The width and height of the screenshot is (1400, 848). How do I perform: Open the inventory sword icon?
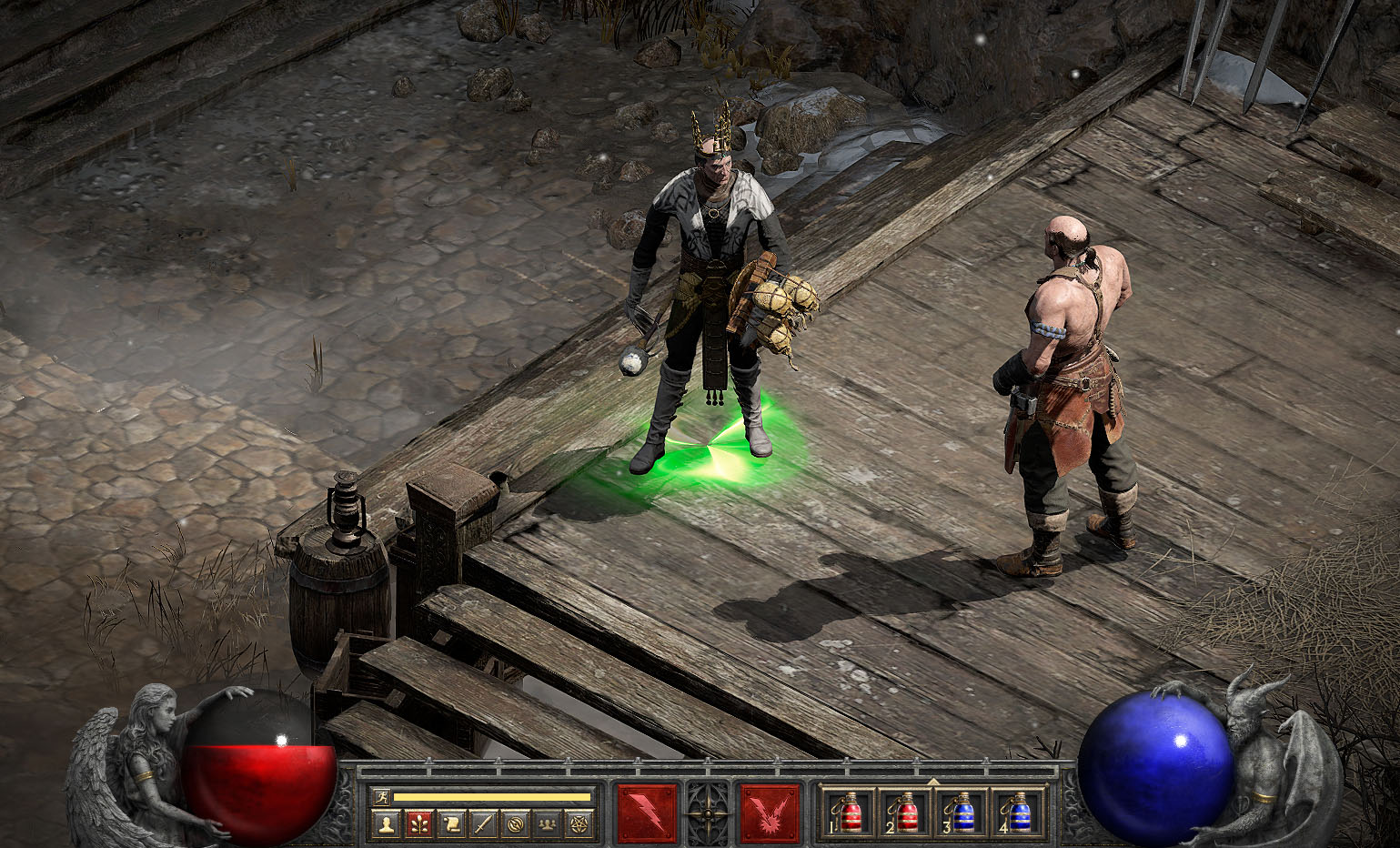coord(483,825)
